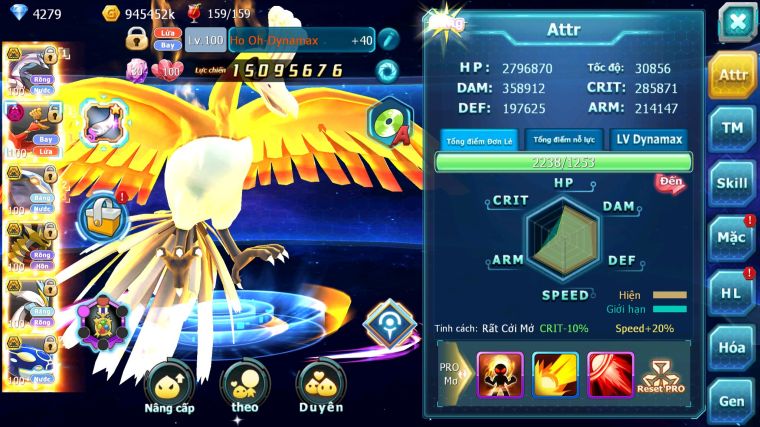760x427 pixels.
Task: Open the Nâng cấp upgrade button
Action: tap(169, 387)
